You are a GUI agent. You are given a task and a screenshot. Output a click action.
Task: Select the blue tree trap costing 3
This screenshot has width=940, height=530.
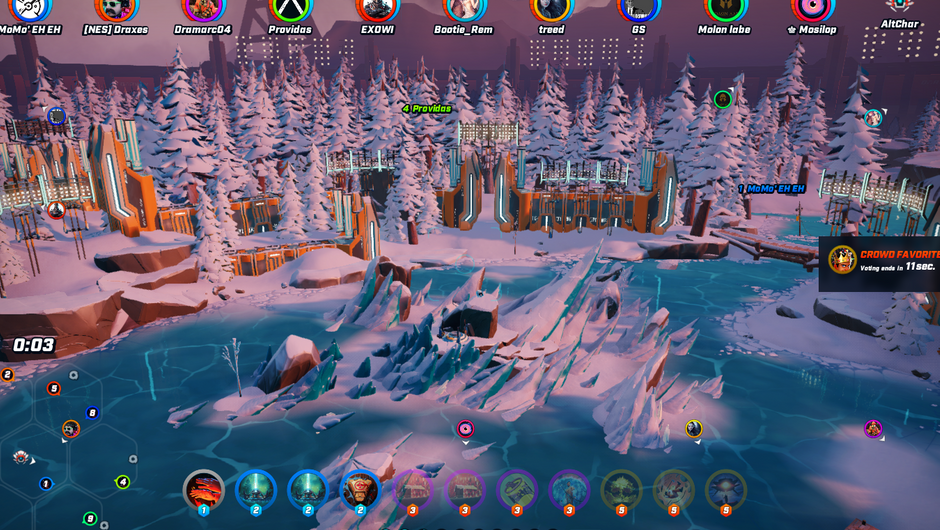[x=569, y=491]
